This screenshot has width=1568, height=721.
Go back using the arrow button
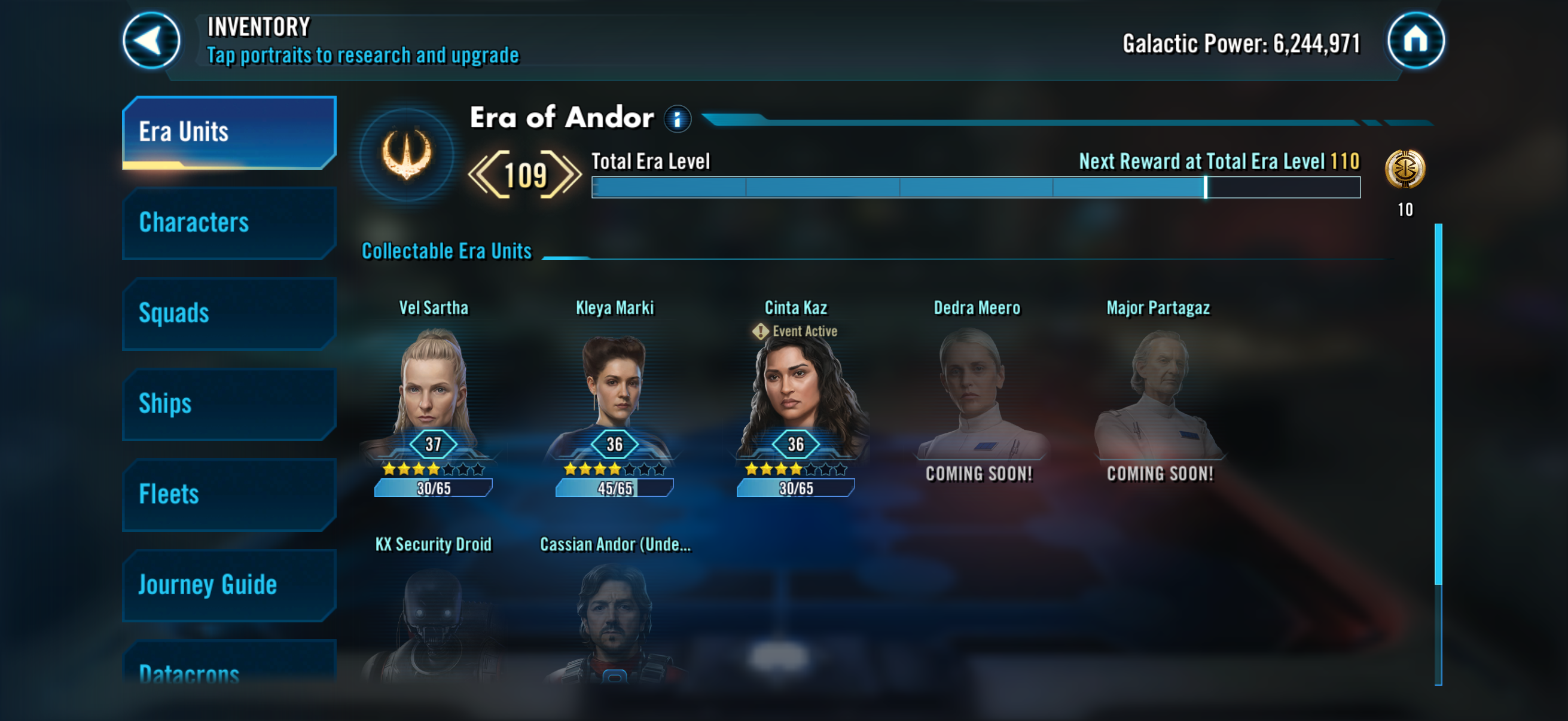pyautogui.click(x=151, y=41)
